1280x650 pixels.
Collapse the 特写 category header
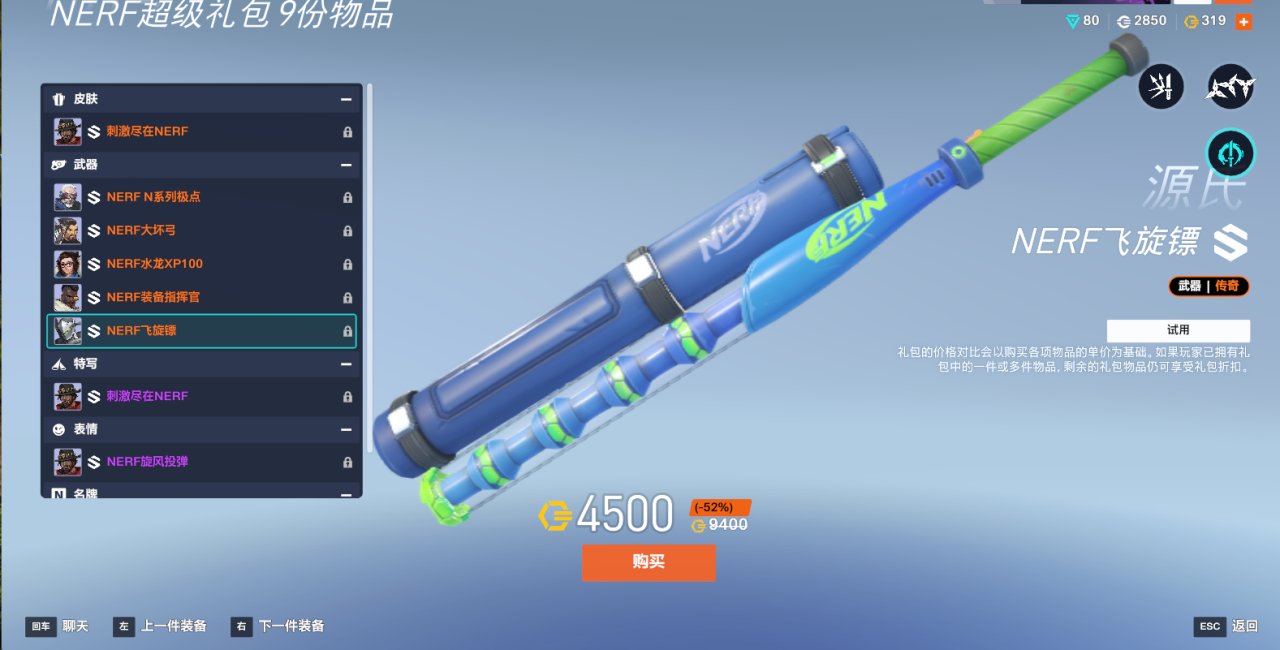(346, 364)
